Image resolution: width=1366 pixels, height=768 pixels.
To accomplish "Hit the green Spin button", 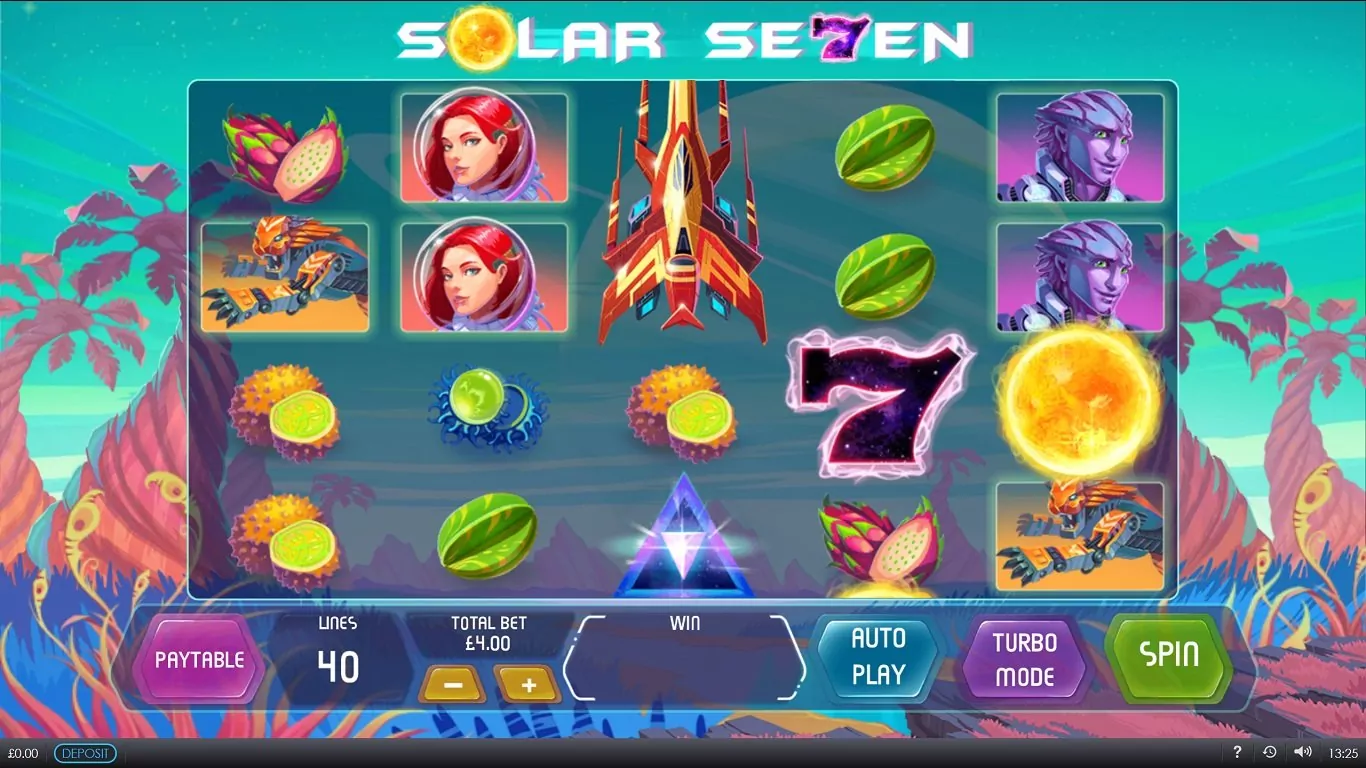I will (1169, 656).
